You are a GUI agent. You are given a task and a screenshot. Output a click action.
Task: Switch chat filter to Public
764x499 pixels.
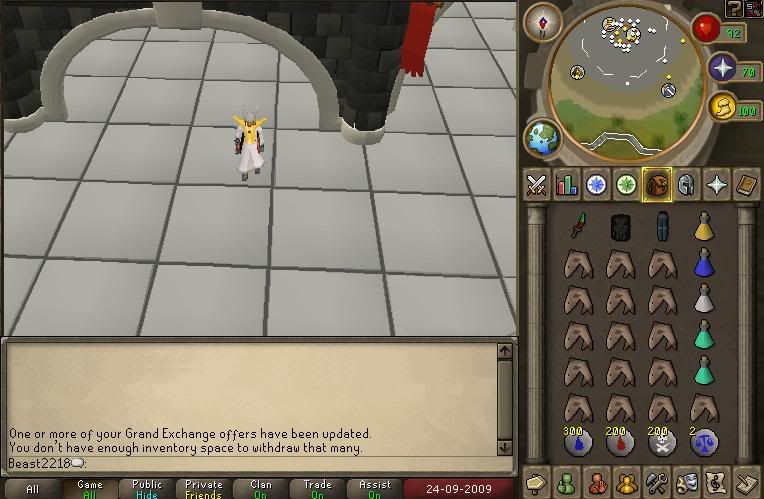pos(147,489)
